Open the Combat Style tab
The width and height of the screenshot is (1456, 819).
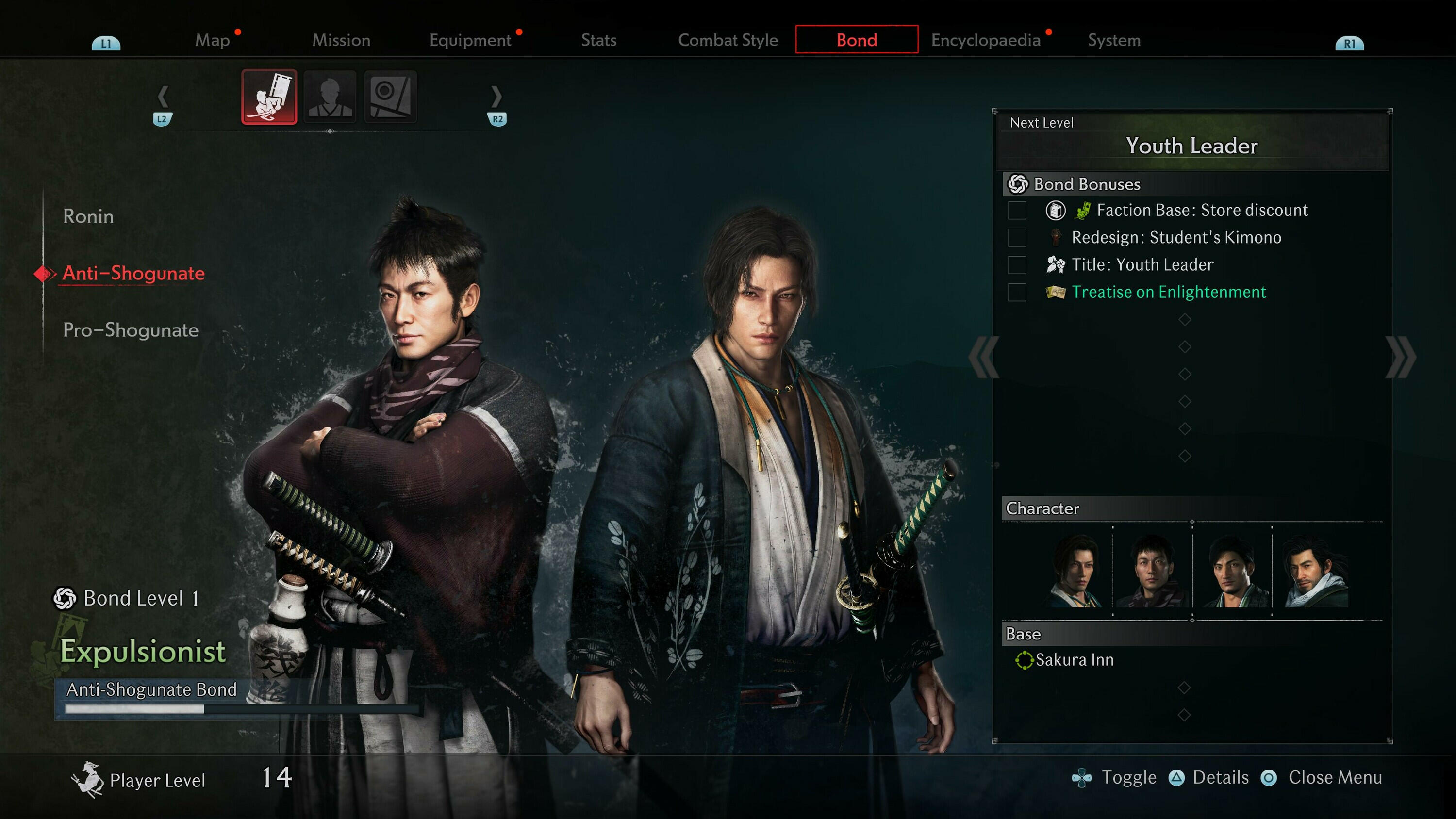point(728,40)
